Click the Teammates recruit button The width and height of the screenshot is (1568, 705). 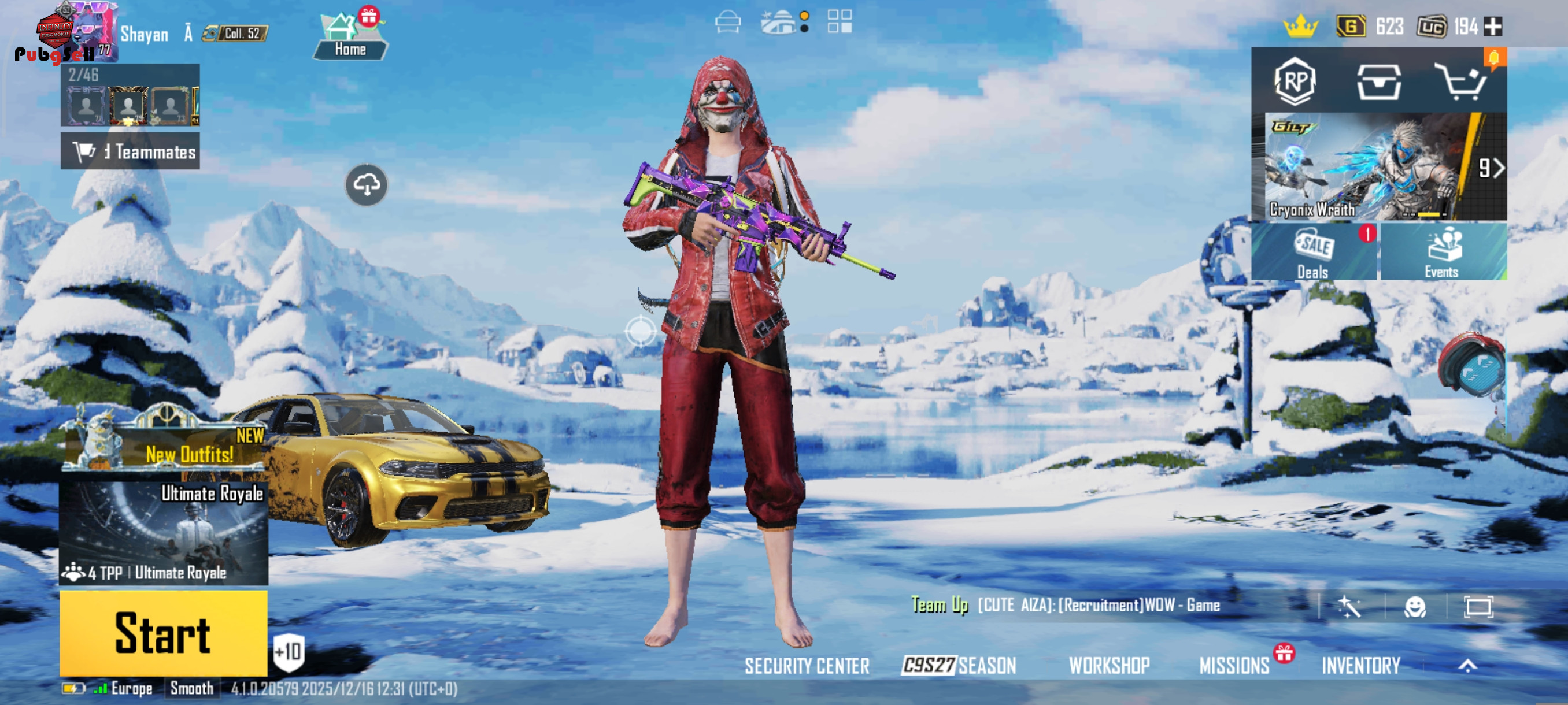[130, 151]
